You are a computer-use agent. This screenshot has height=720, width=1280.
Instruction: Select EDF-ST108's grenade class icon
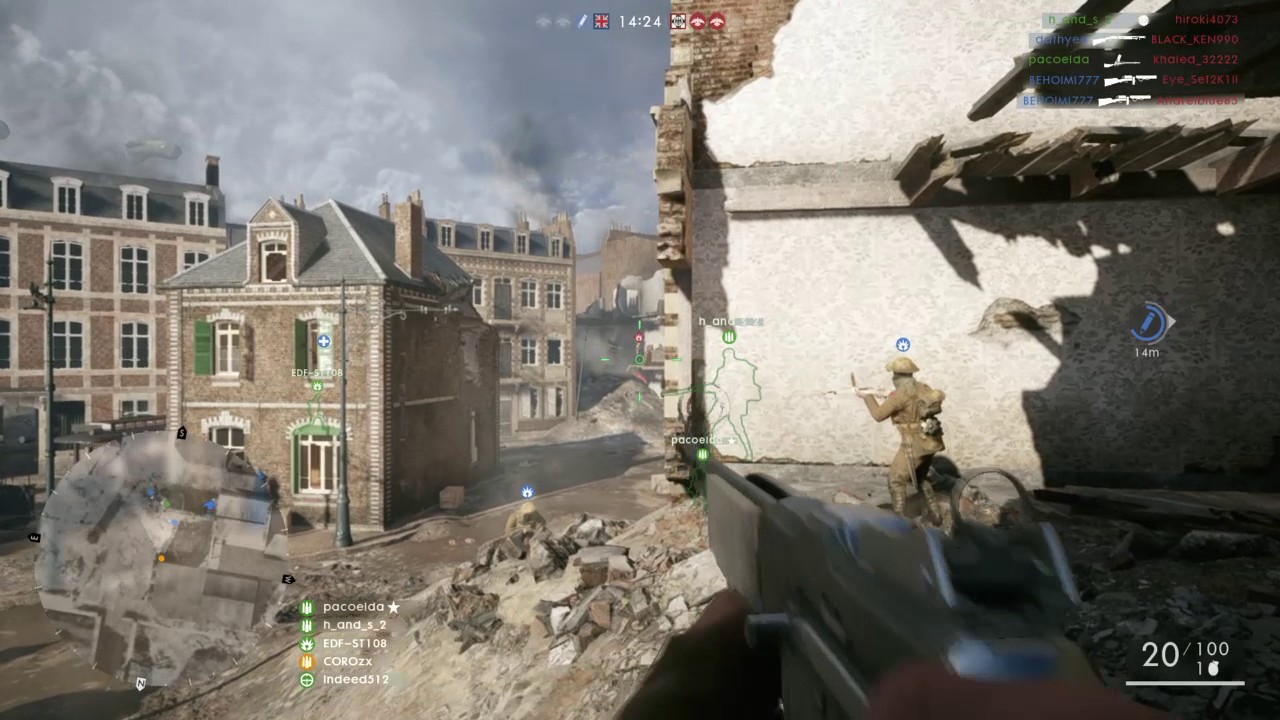coord(306,643)
